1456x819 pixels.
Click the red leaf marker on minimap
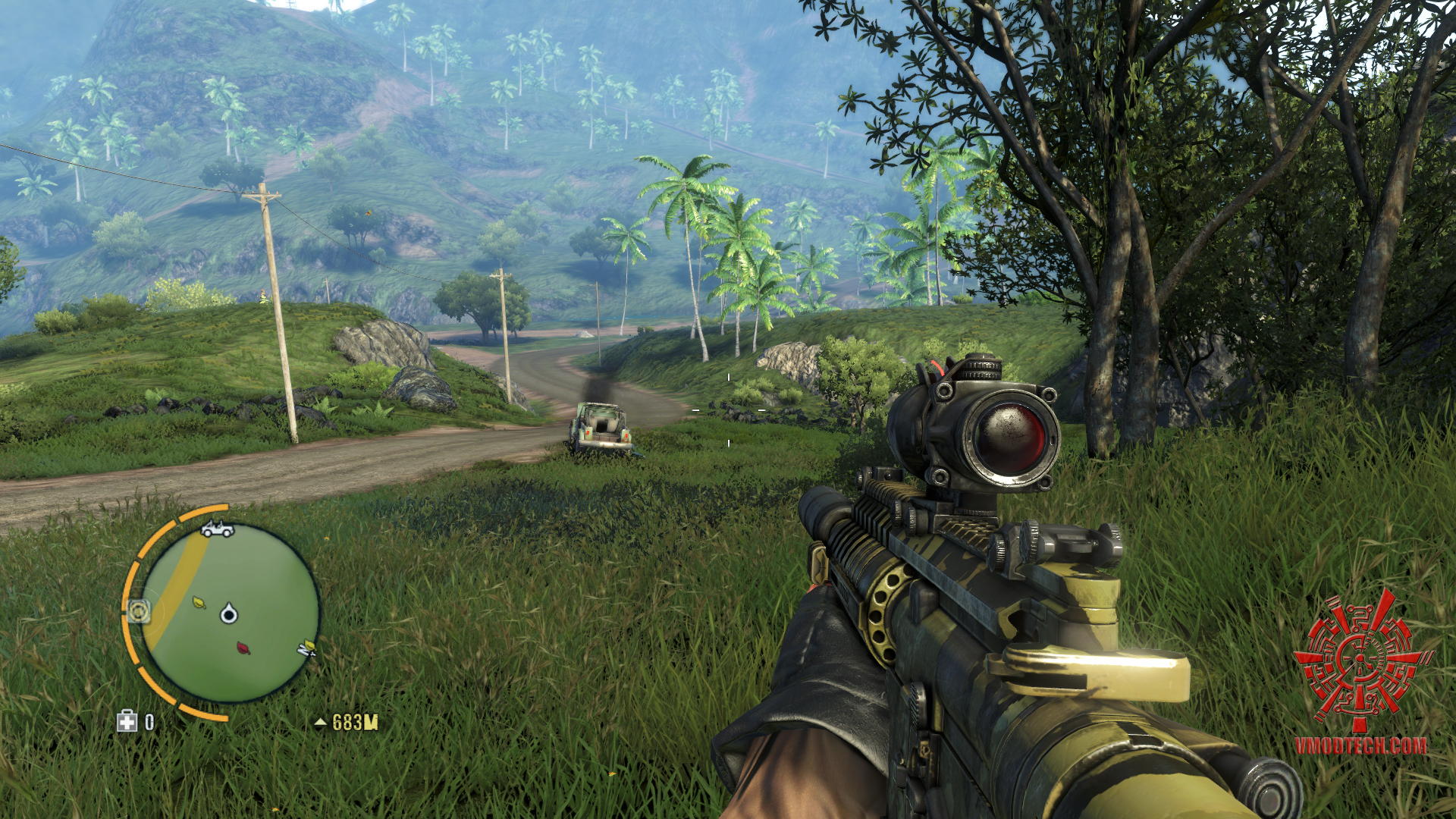click(243, 648)
